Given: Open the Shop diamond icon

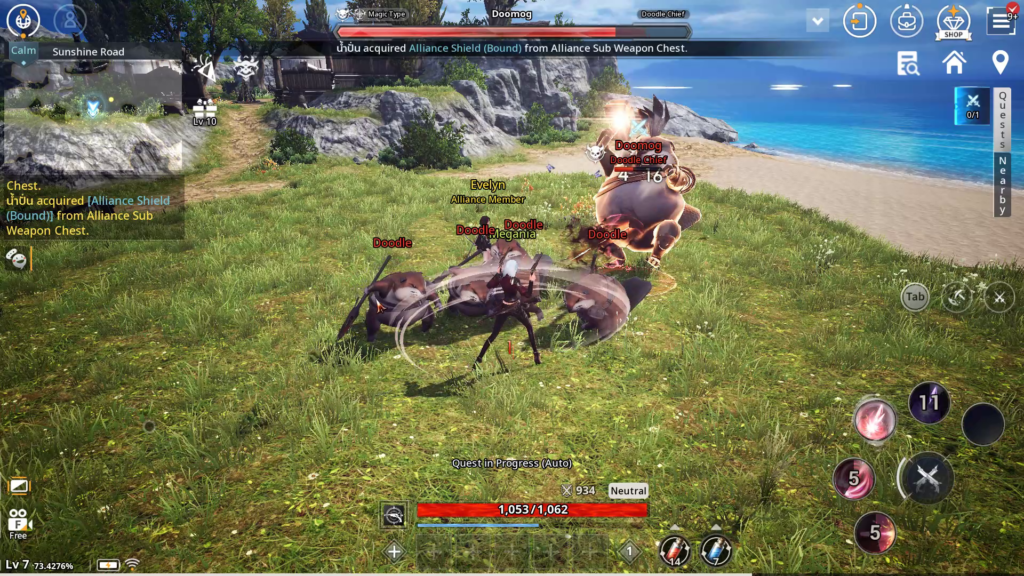Looking at the screenshot, I should pos(953,21).
